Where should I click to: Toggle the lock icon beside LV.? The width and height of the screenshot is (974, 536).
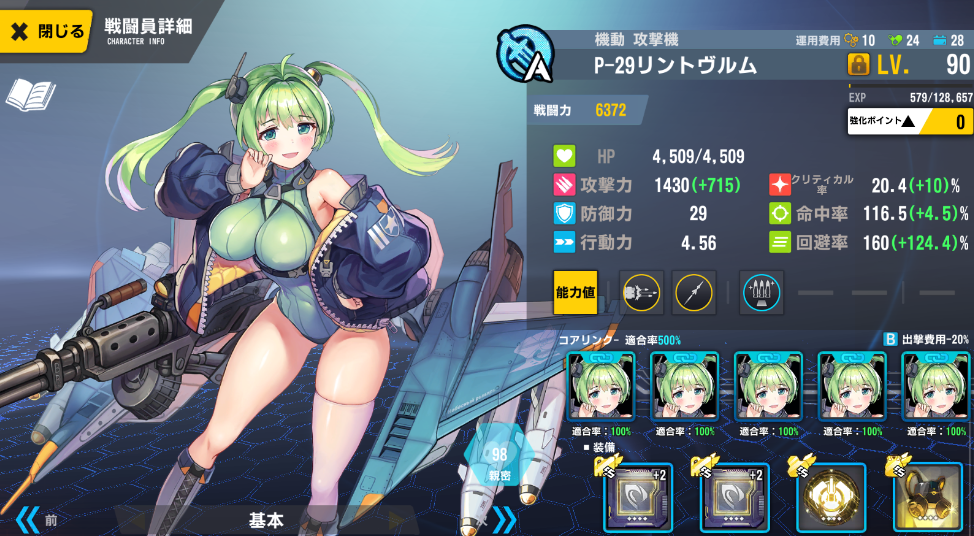[x=858, y=65]
